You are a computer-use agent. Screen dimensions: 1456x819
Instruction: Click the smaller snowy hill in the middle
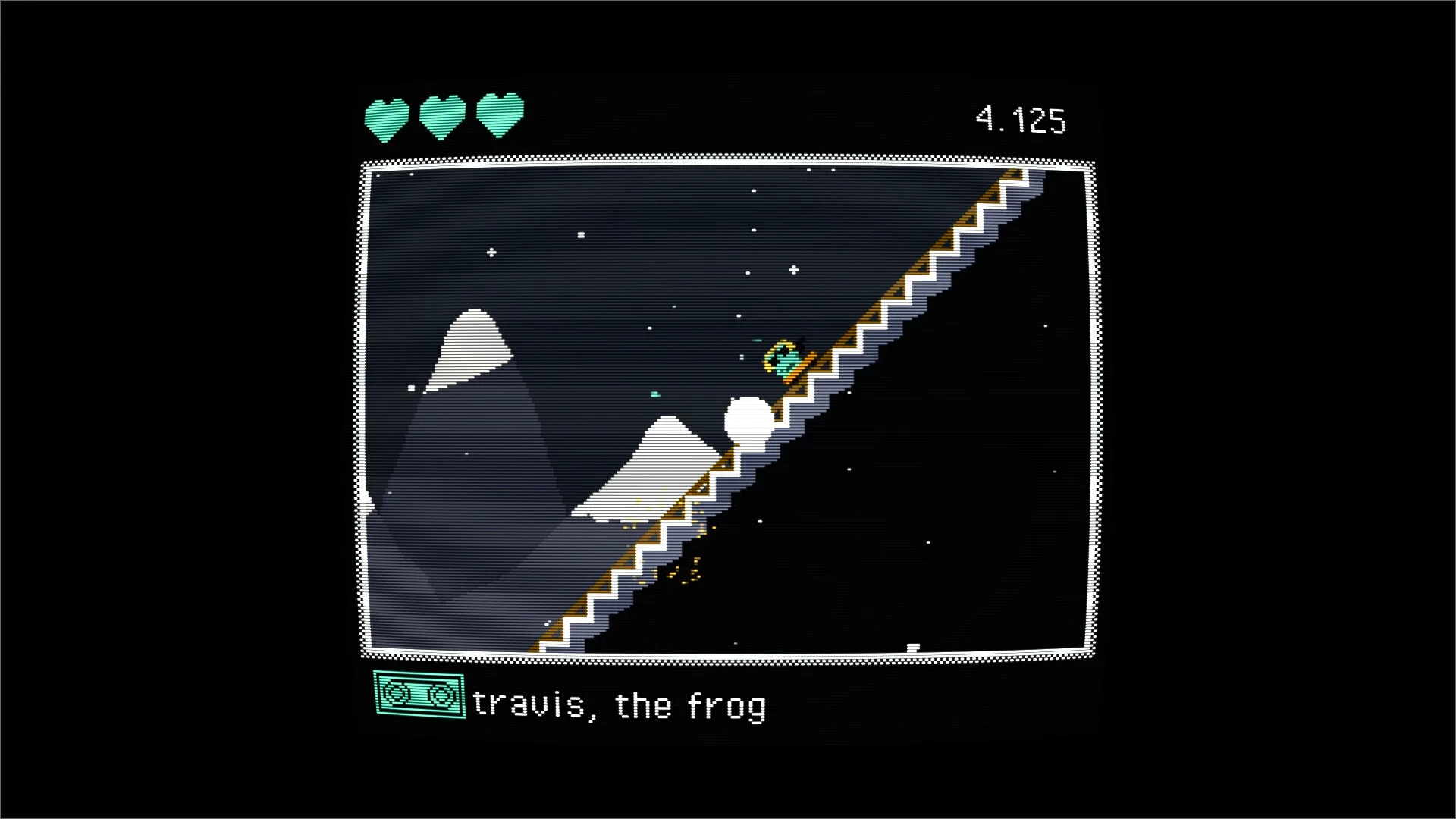[x=667, y=447]
